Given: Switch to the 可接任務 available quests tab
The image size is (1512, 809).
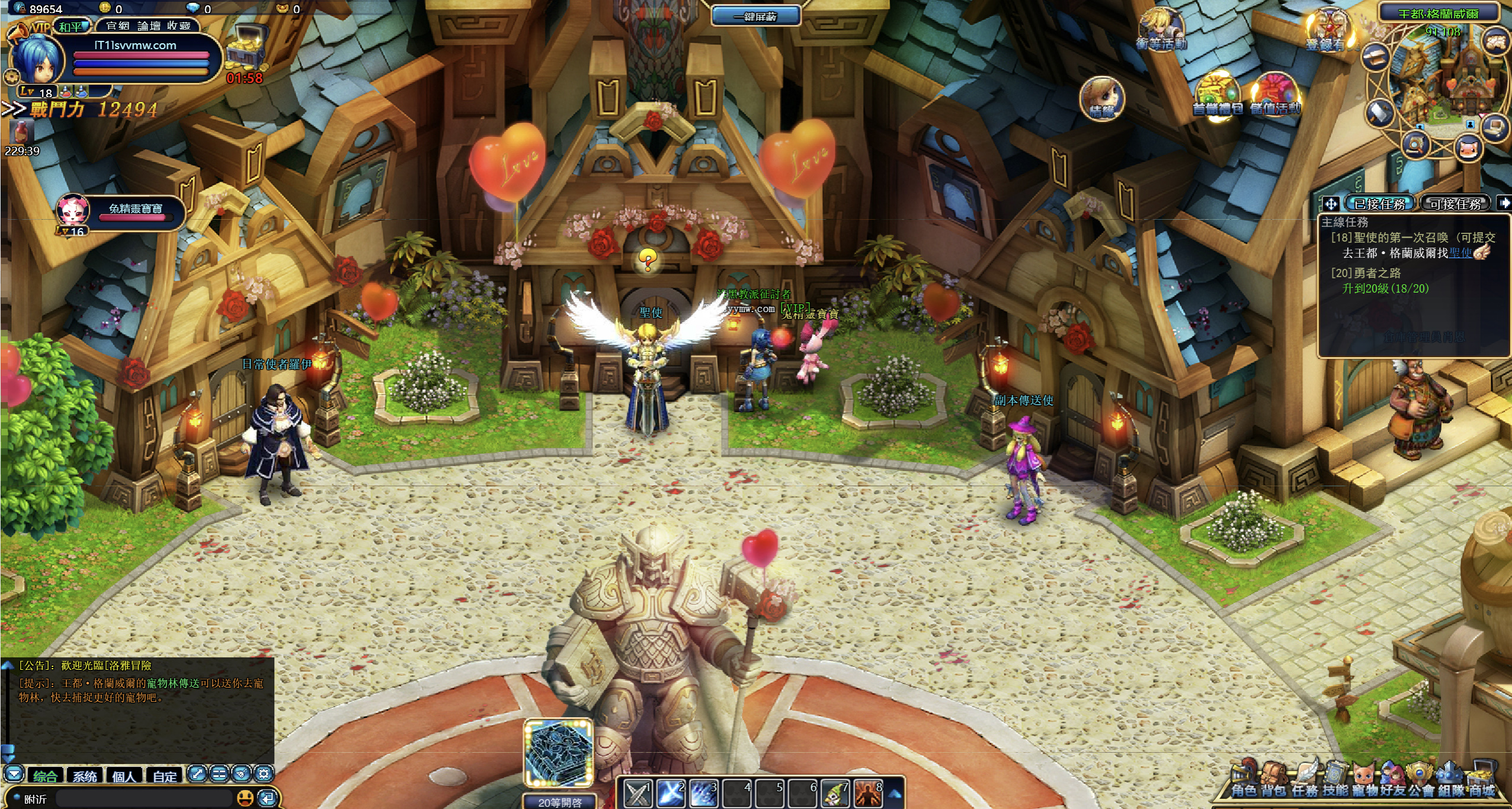Looking at the screenshot, I should (1455, 204).
